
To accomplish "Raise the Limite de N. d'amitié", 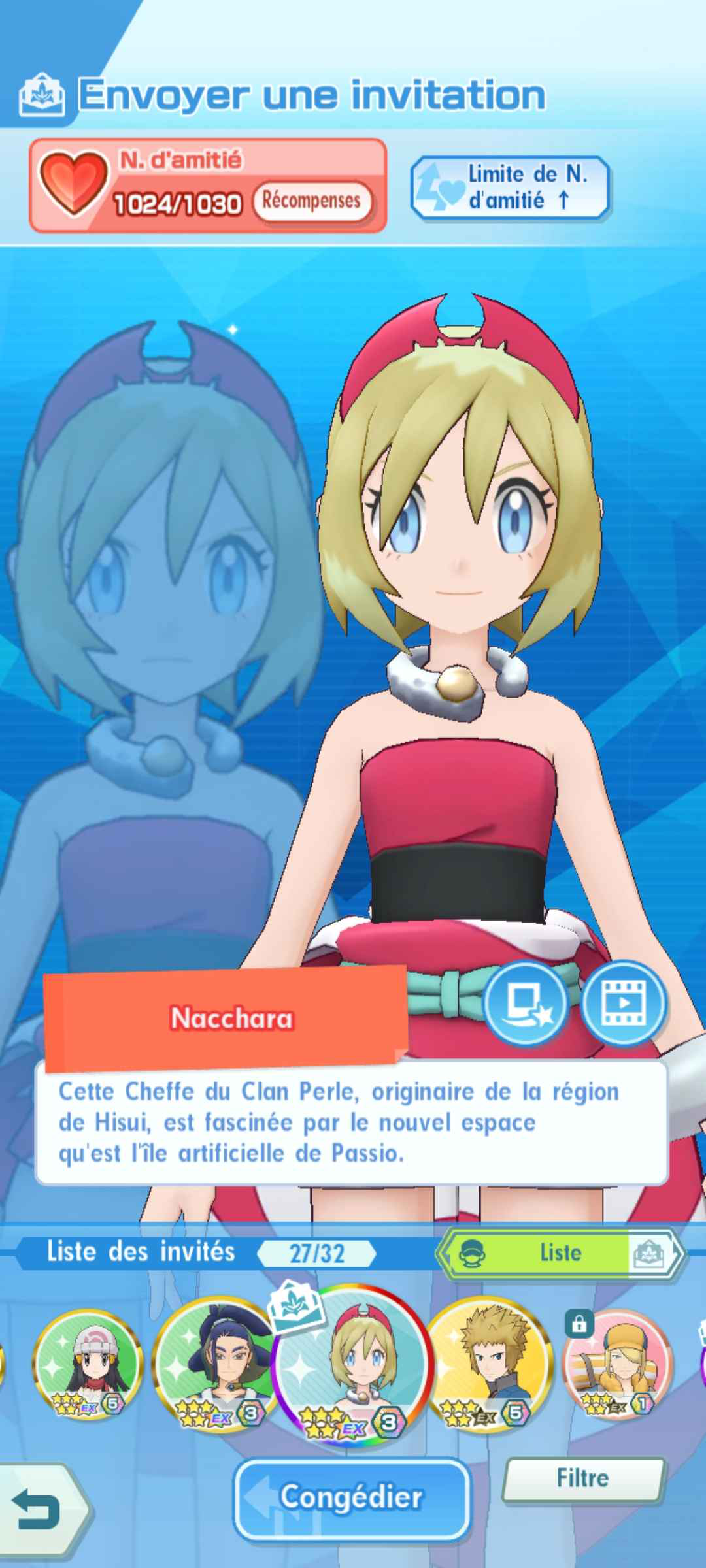I will [x=510, y=187].
